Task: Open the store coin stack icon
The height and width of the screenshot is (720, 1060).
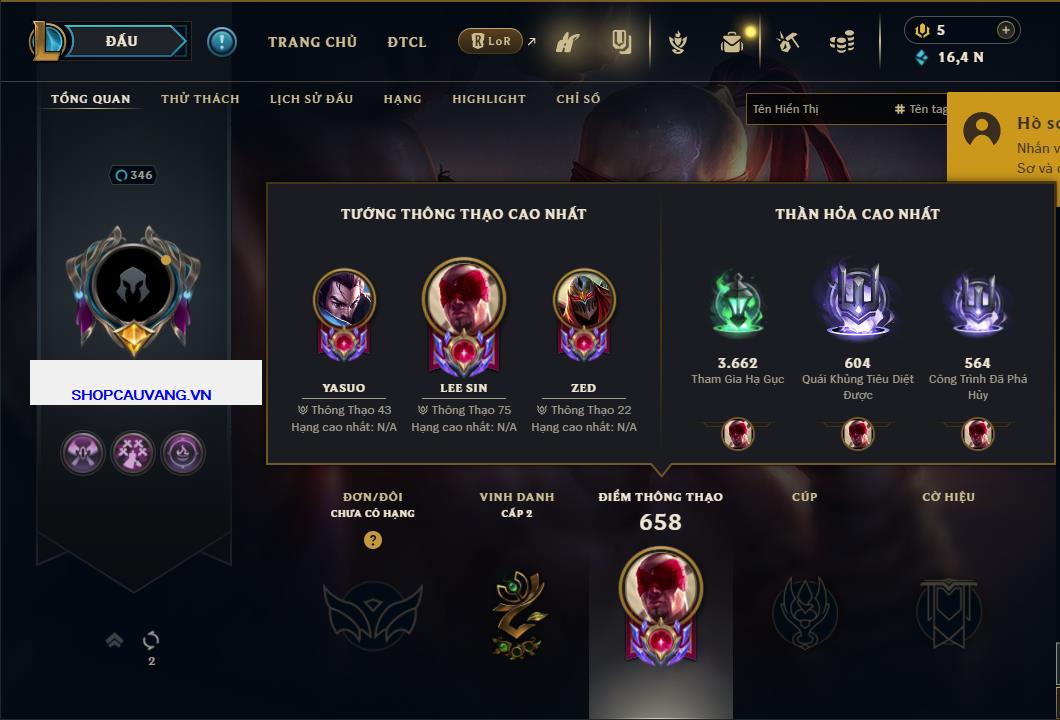Action: coord(842,42)
